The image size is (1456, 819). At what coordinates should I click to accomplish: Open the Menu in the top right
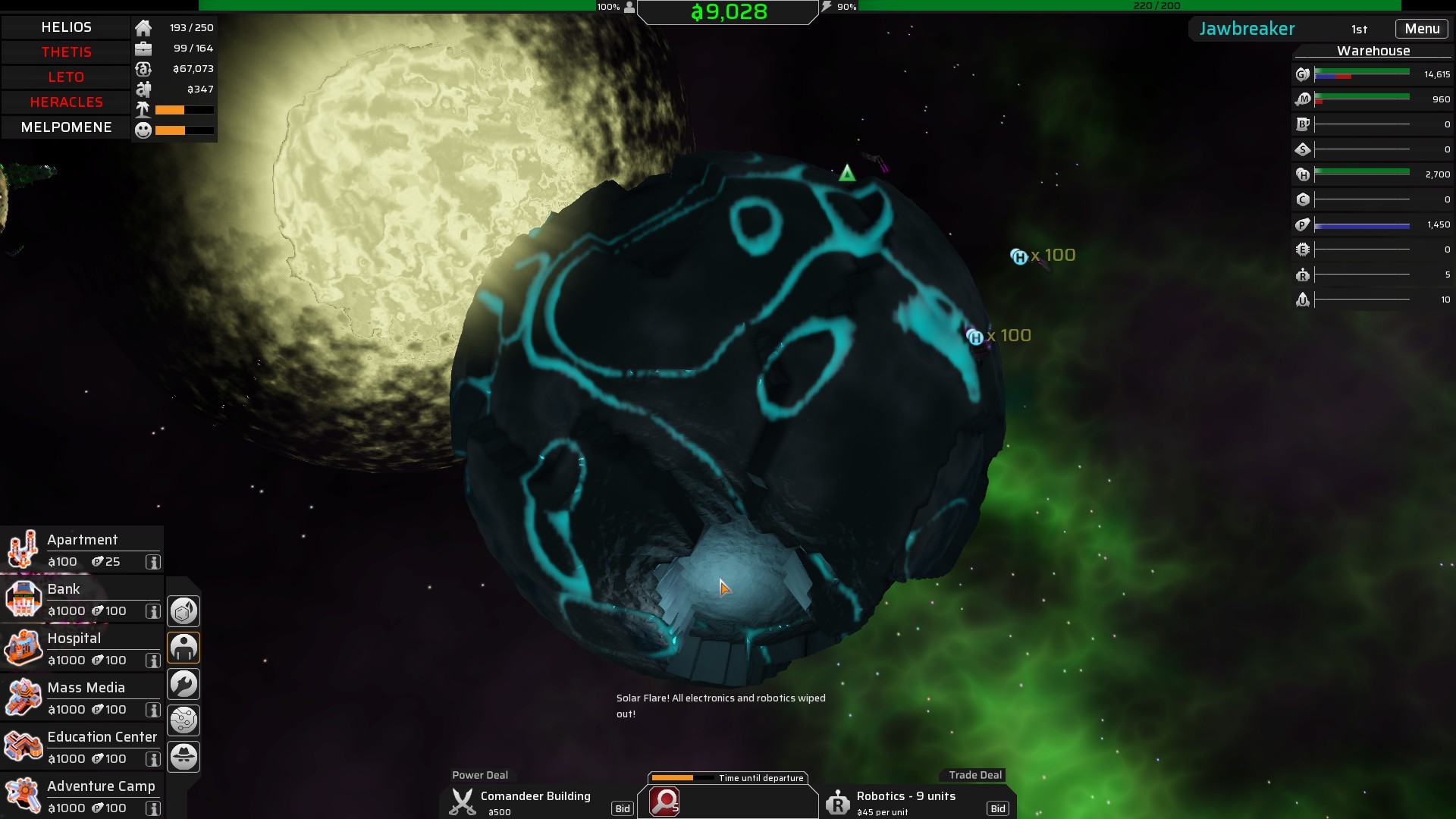click(1422, 28)
